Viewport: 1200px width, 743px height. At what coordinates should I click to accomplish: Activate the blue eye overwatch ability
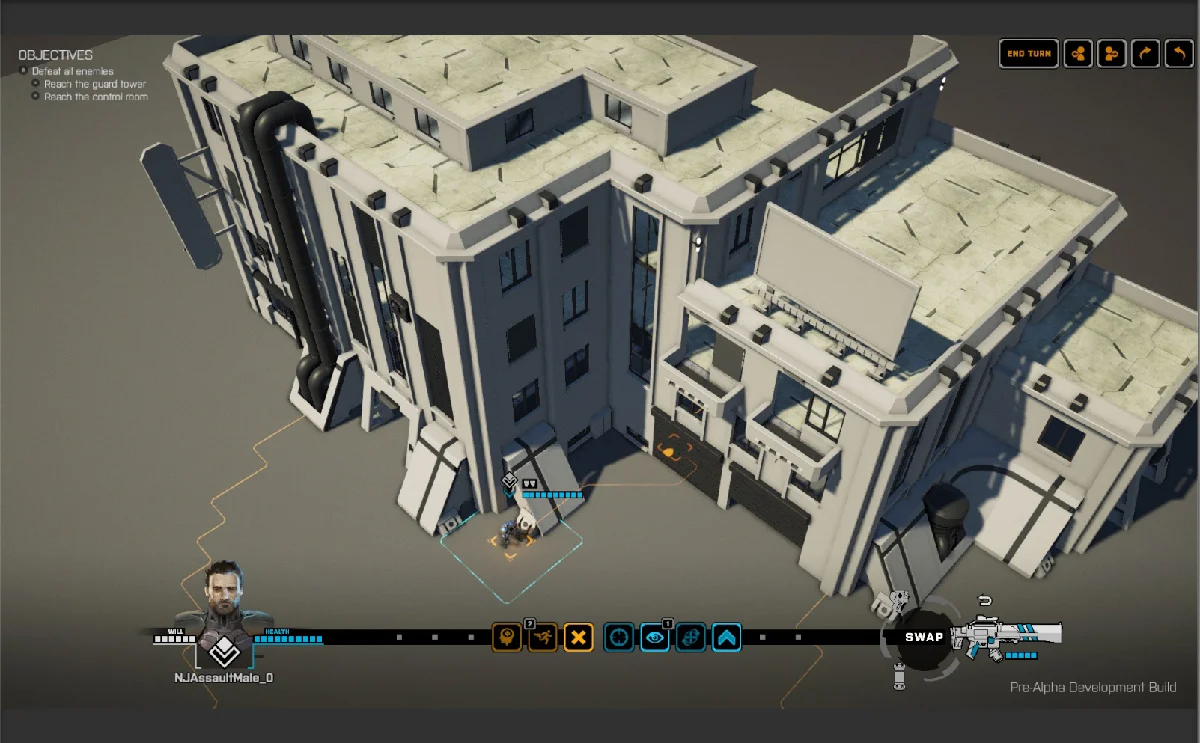655,637
